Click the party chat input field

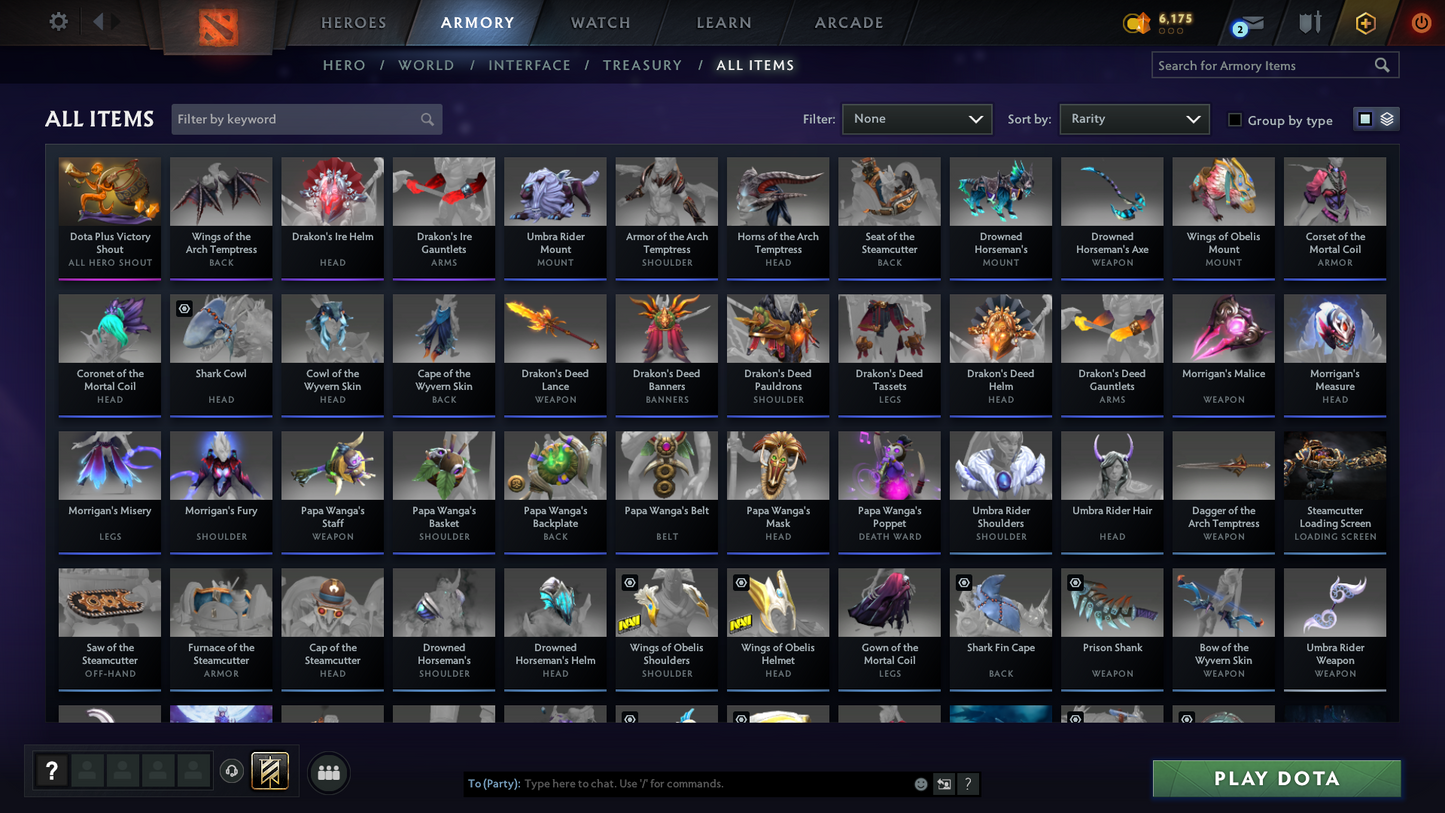point(700,784)
